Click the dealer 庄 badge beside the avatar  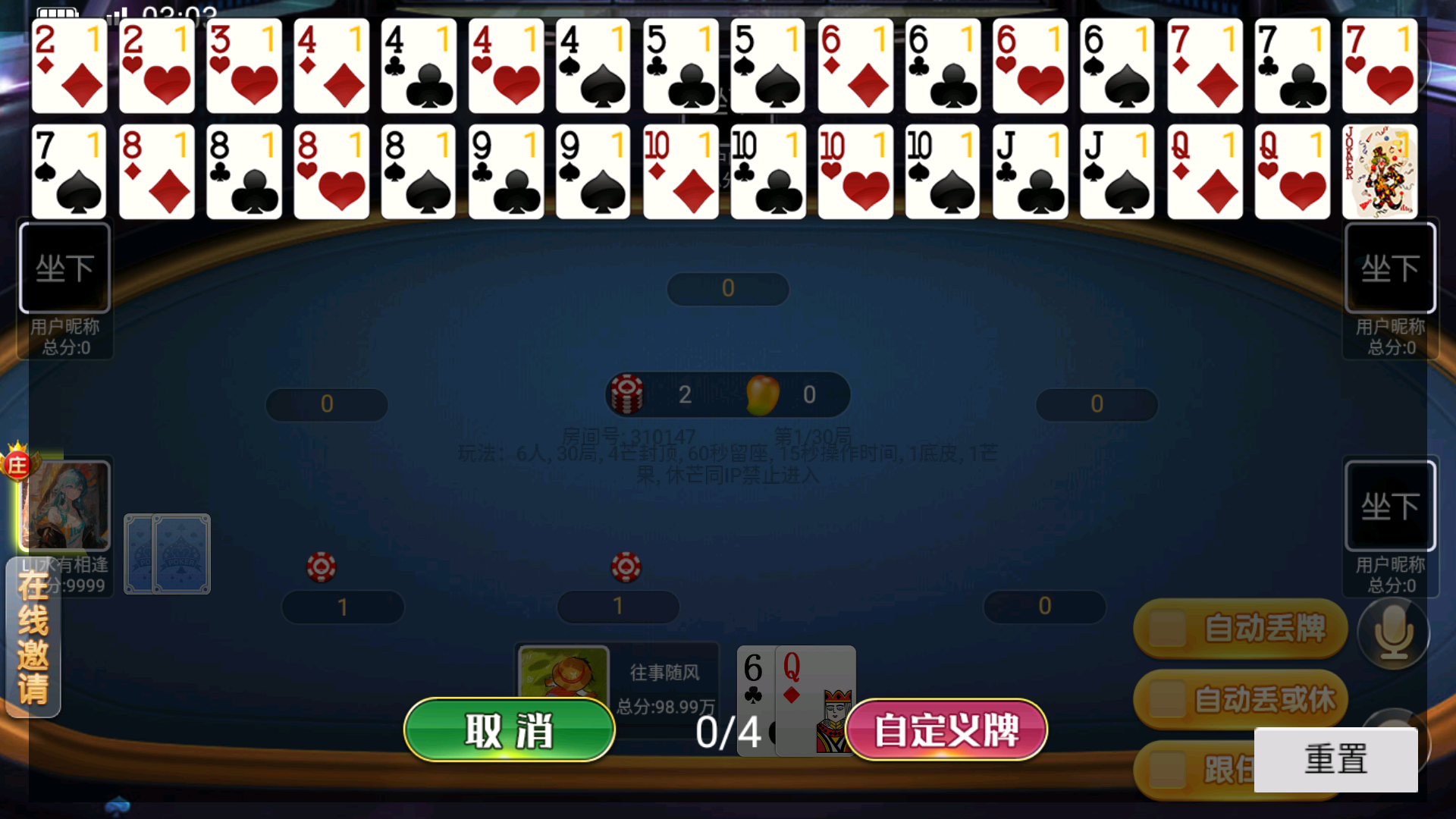(x=18, y=463)
